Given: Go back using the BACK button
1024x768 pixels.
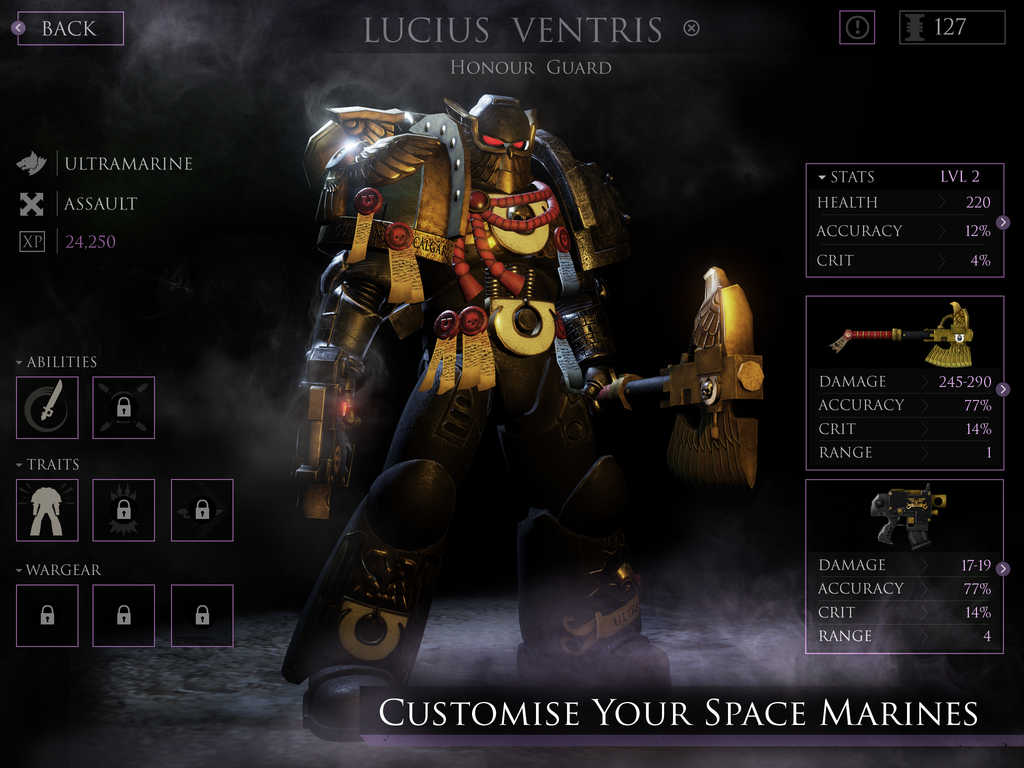Looking at the screenshot, I should (67, 28).
